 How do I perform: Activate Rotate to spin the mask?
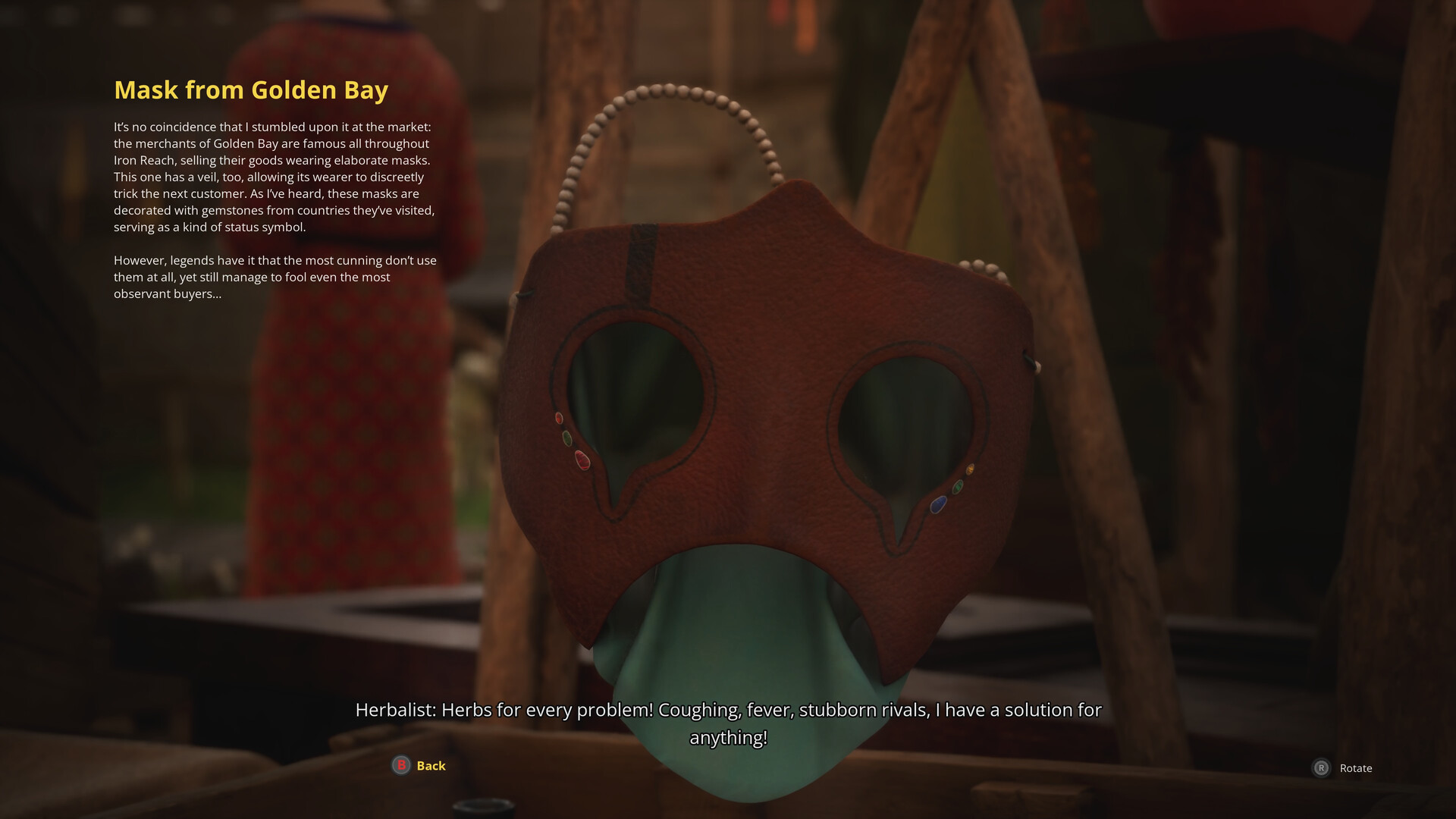(1356, 768)
